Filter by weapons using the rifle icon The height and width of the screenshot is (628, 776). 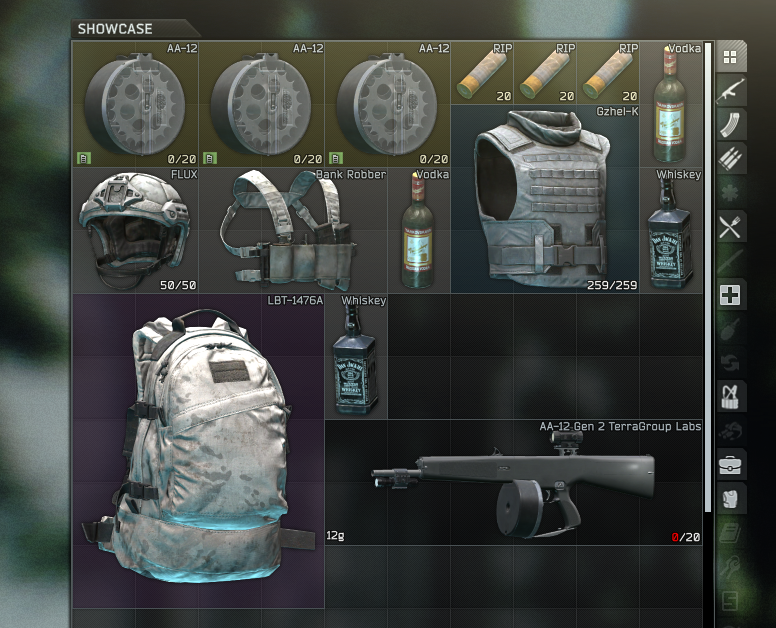pyautogui.click(x=730, y=91)
